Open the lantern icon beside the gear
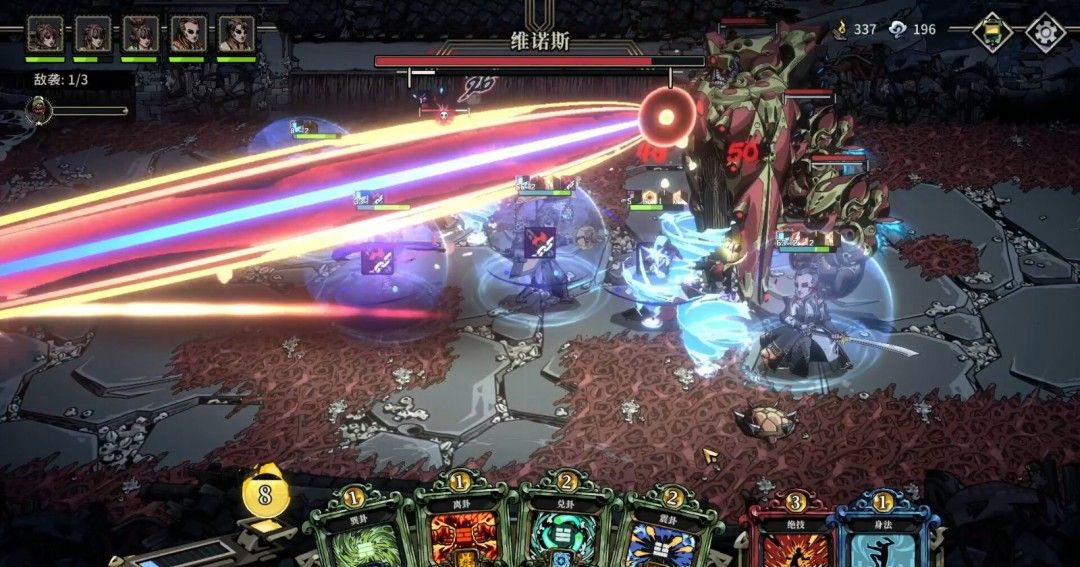The image size is (1080, 567). point(992,31)
